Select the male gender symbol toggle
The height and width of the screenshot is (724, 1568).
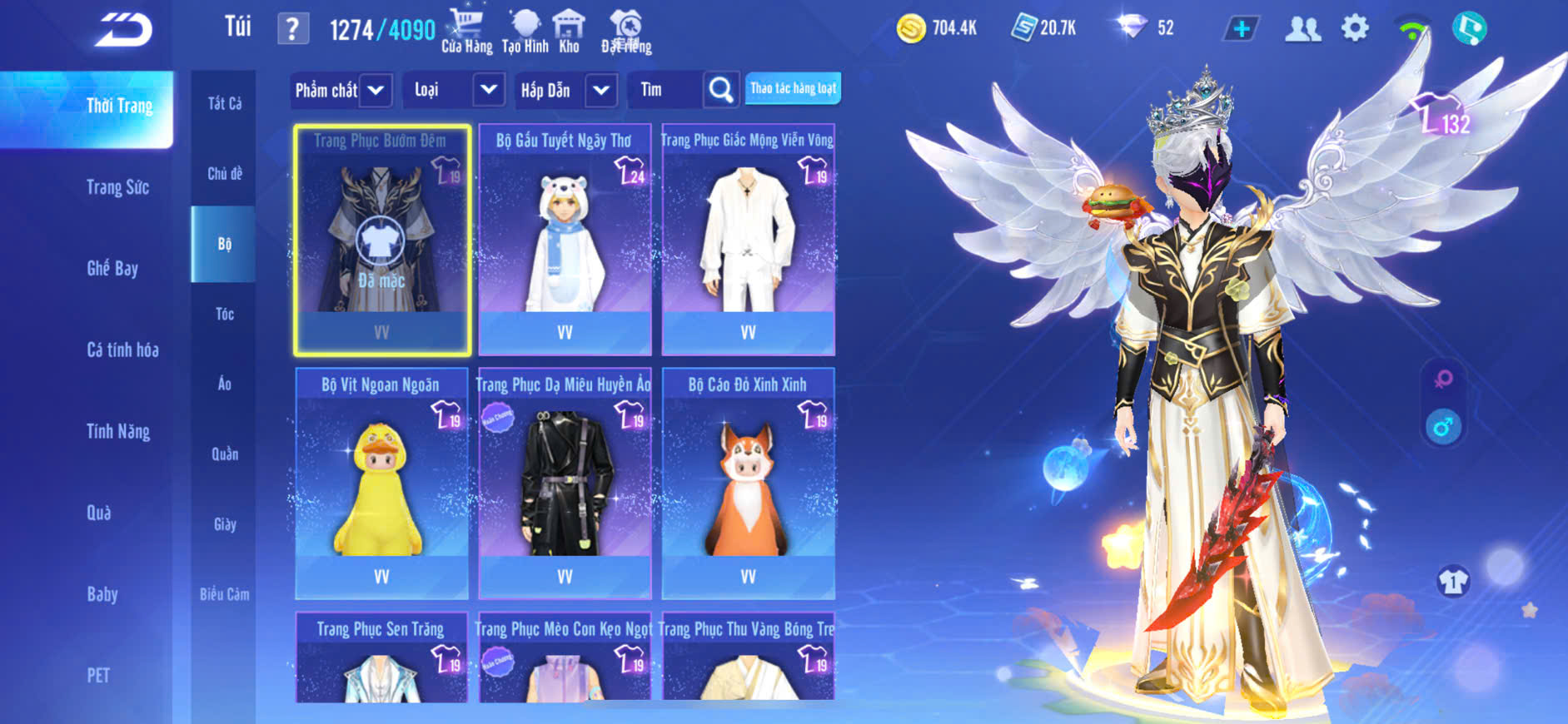pos(1443,427)
